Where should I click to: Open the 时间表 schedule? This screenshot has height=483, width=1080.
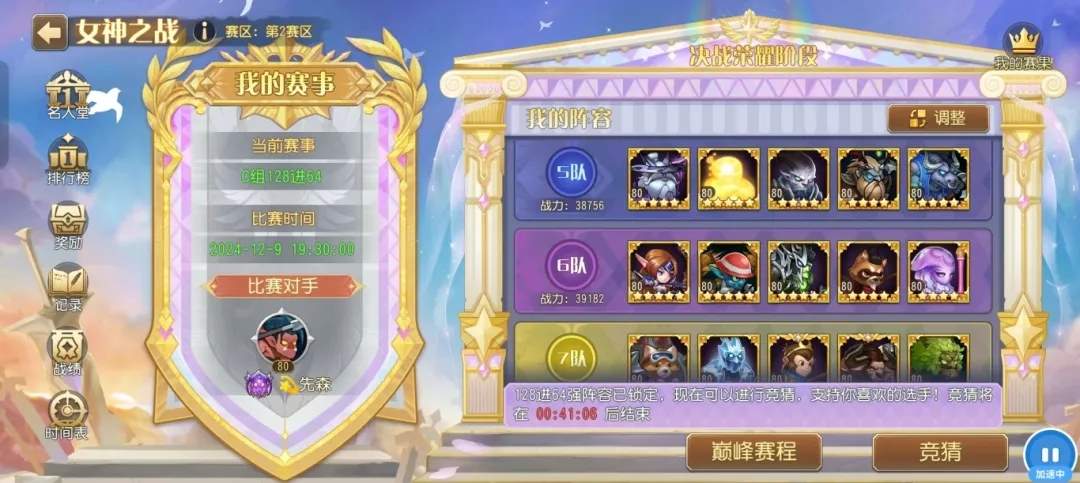pos(68,415)
